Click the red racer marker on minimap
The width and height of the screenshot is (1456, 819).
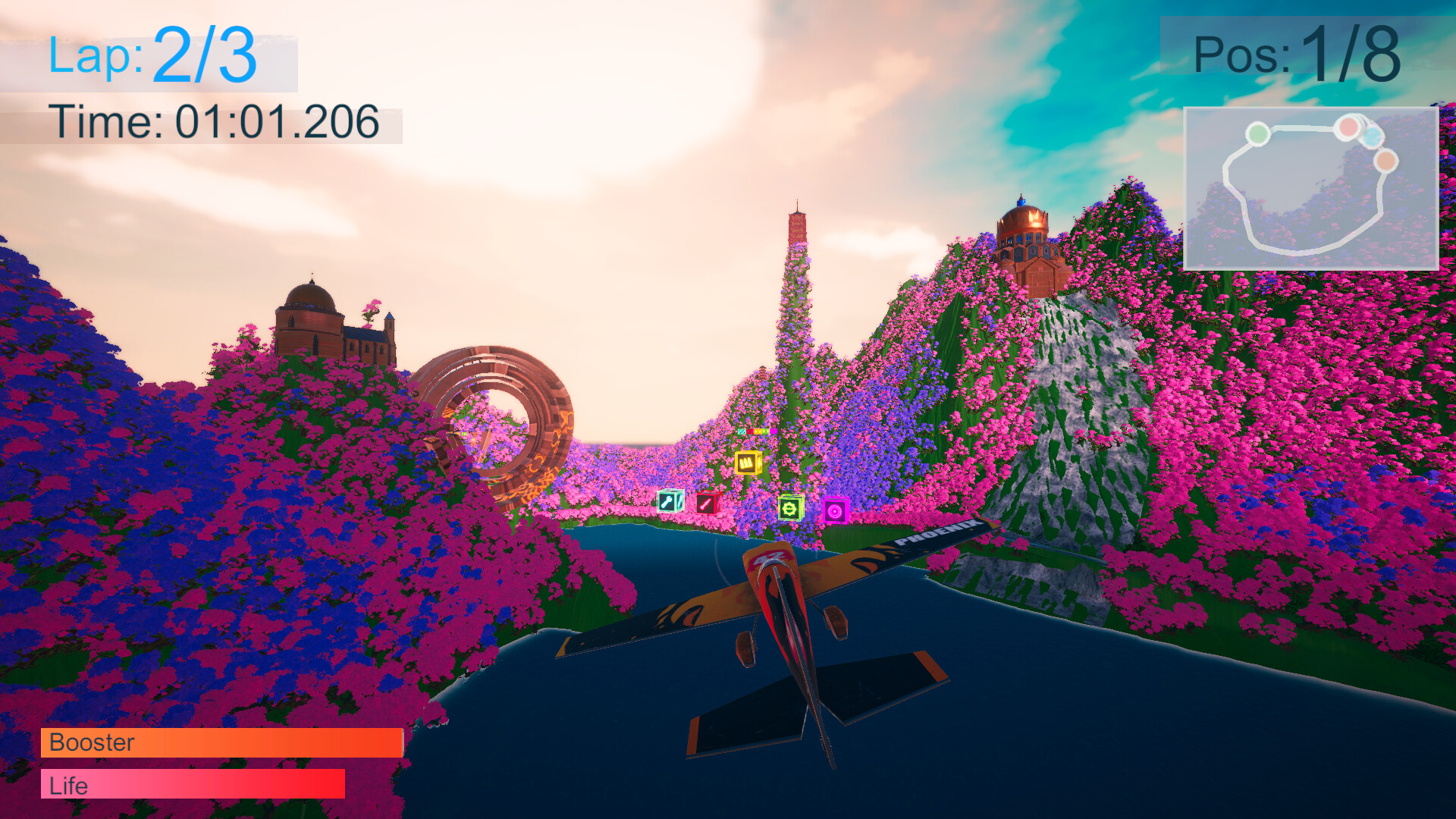click(x=1349, y=127)
